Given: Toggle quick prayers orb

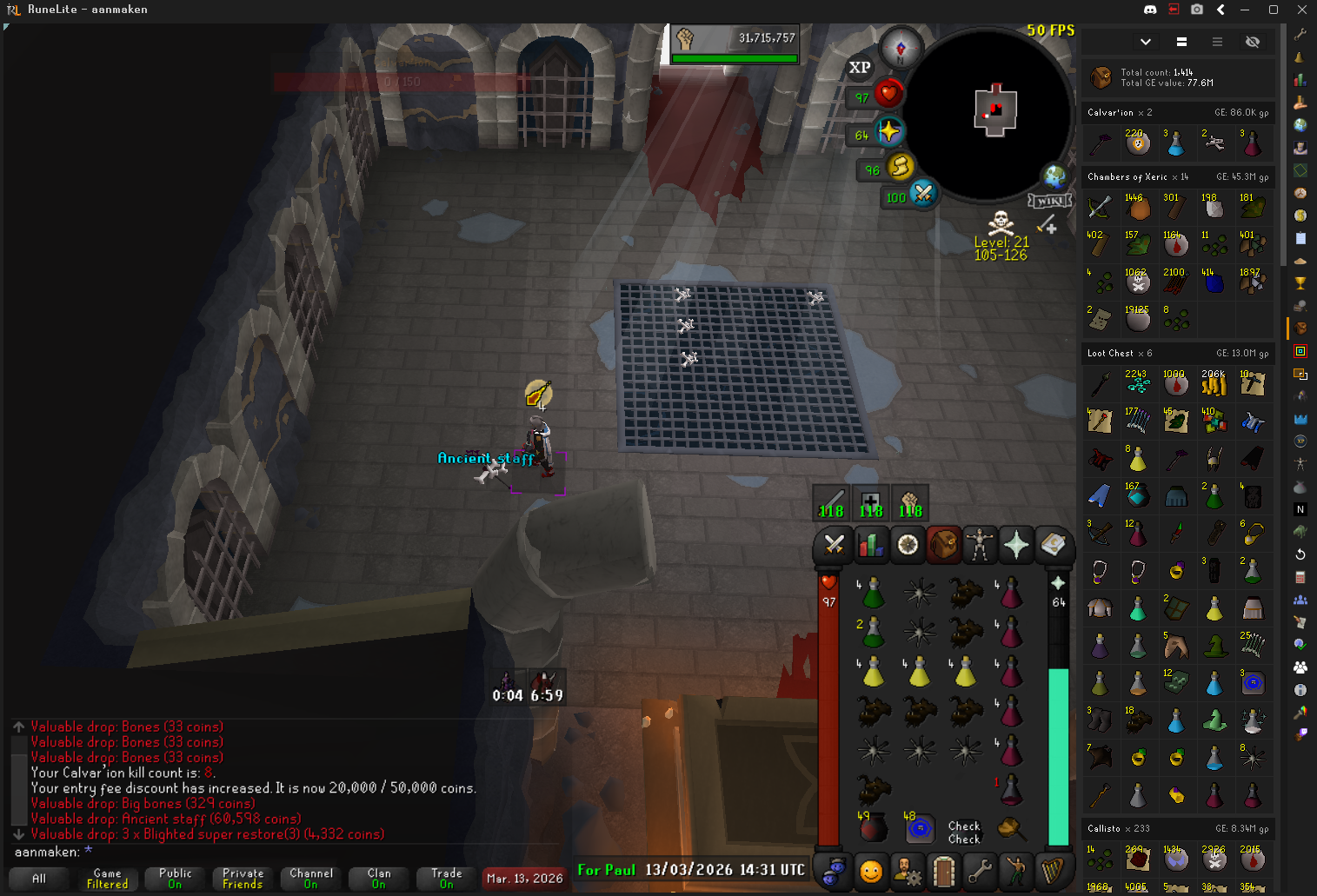Looking at the screenshot, I should tap(889, 132).
